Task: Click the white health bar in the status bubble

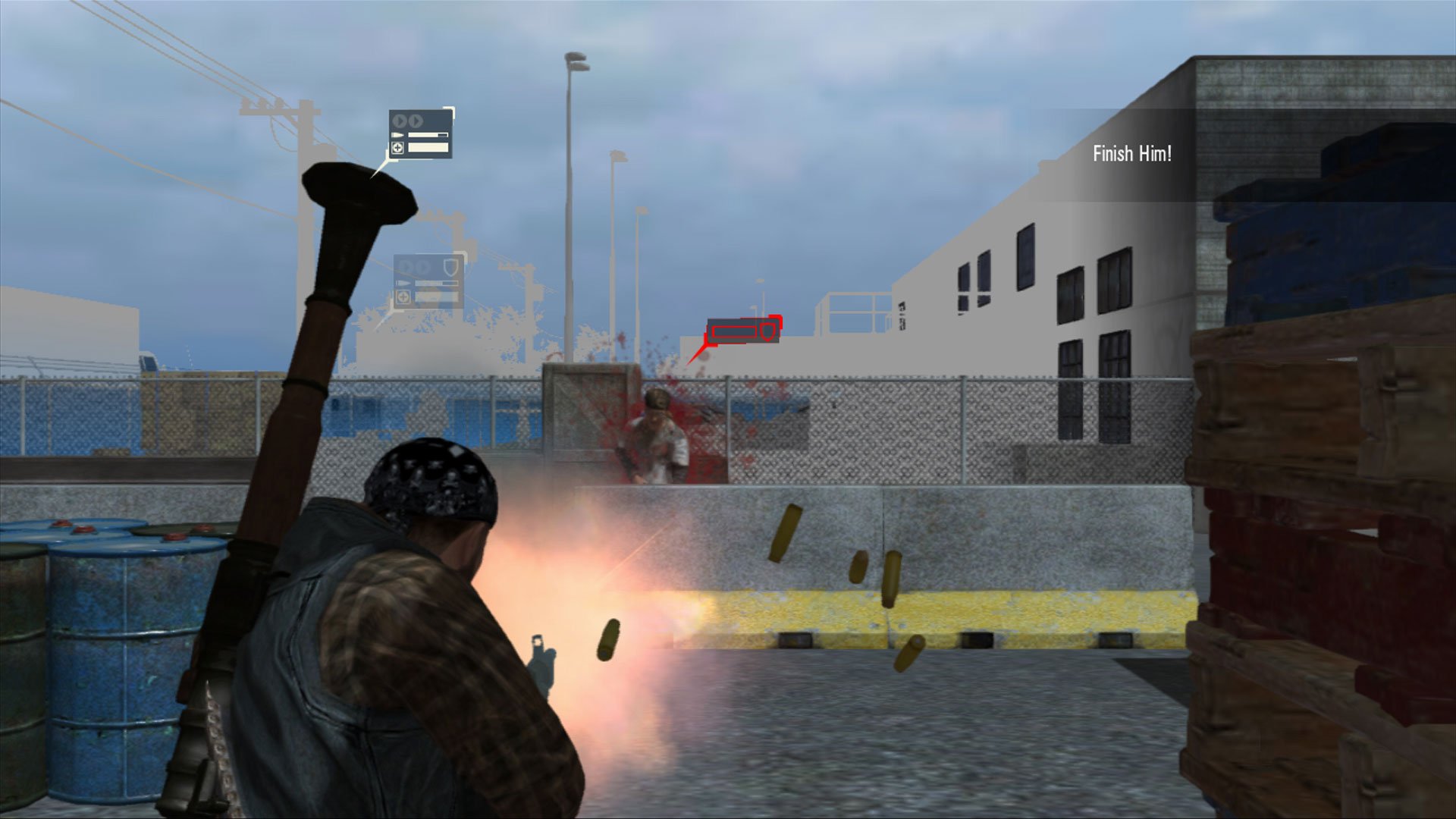Action: coord(428,149)
